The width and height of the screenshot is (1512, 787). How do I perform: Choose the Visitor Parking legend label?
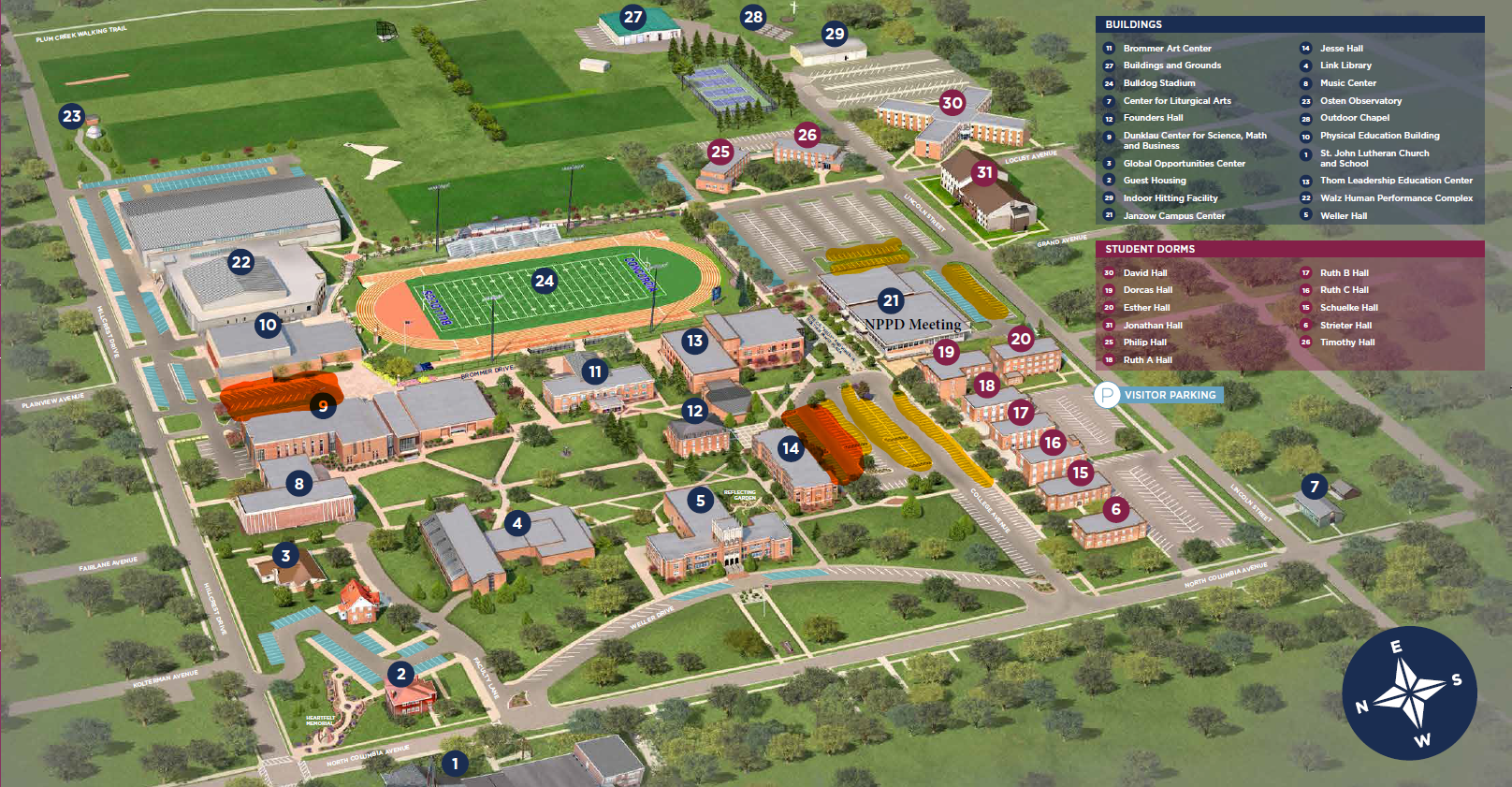(x=1170, y=395)
